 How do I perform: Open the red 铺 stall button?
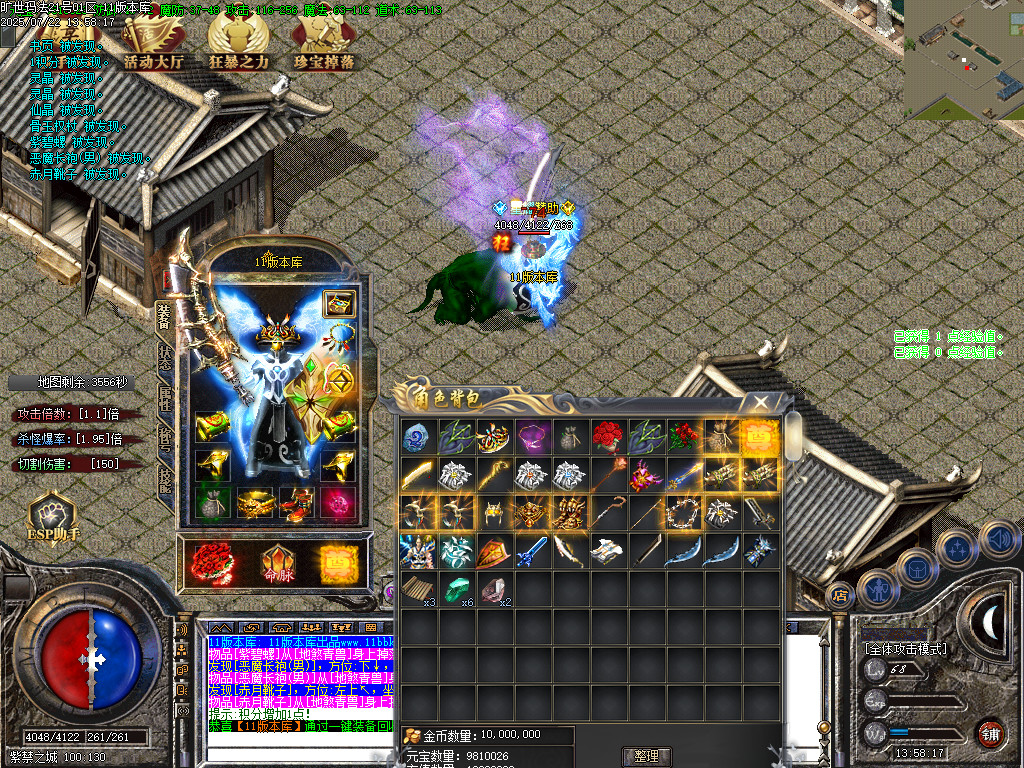point(990,734)
